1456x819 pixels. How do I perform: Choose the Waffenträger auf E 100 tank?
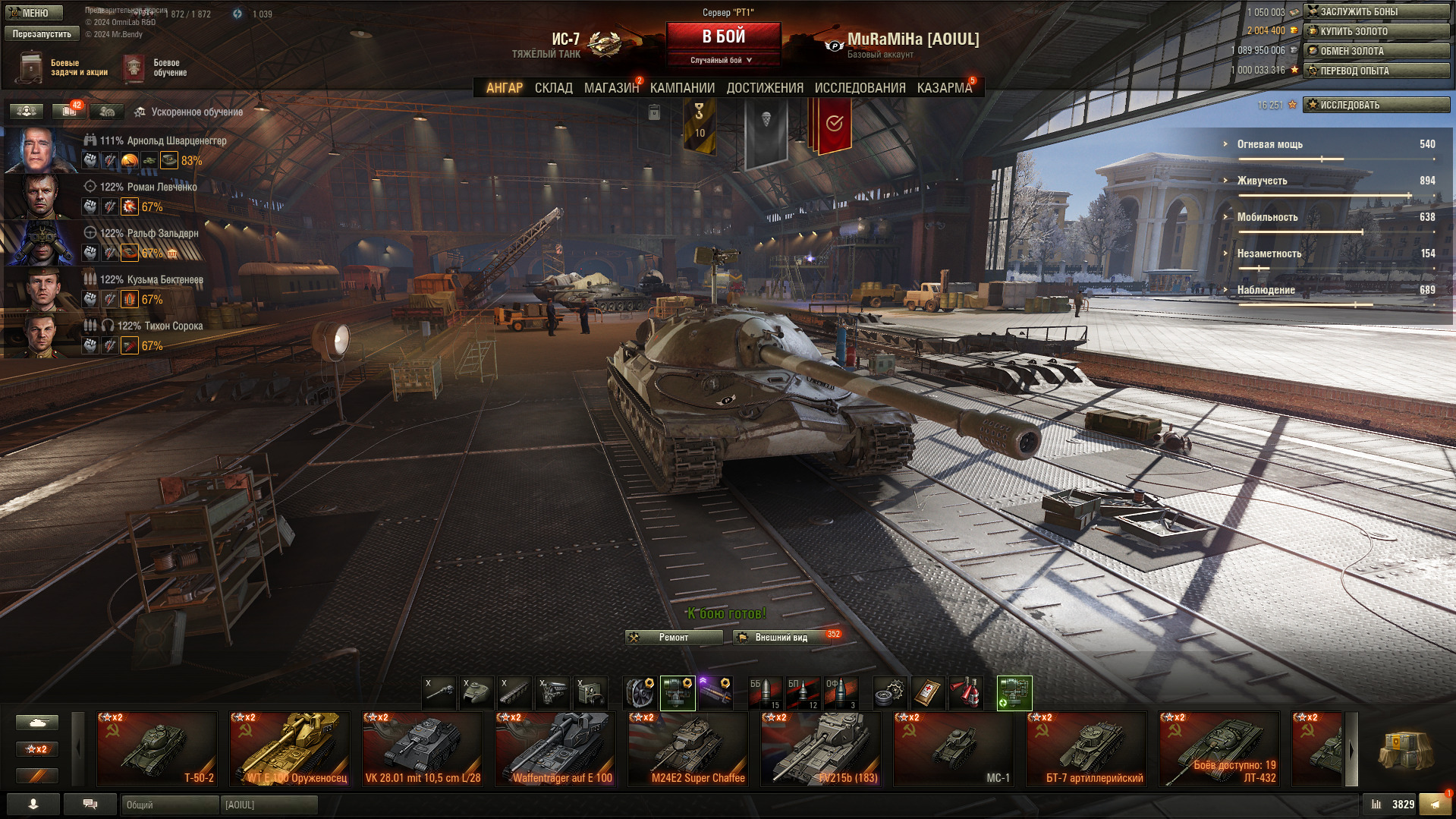pyautogui.click(x=555, y=748)
